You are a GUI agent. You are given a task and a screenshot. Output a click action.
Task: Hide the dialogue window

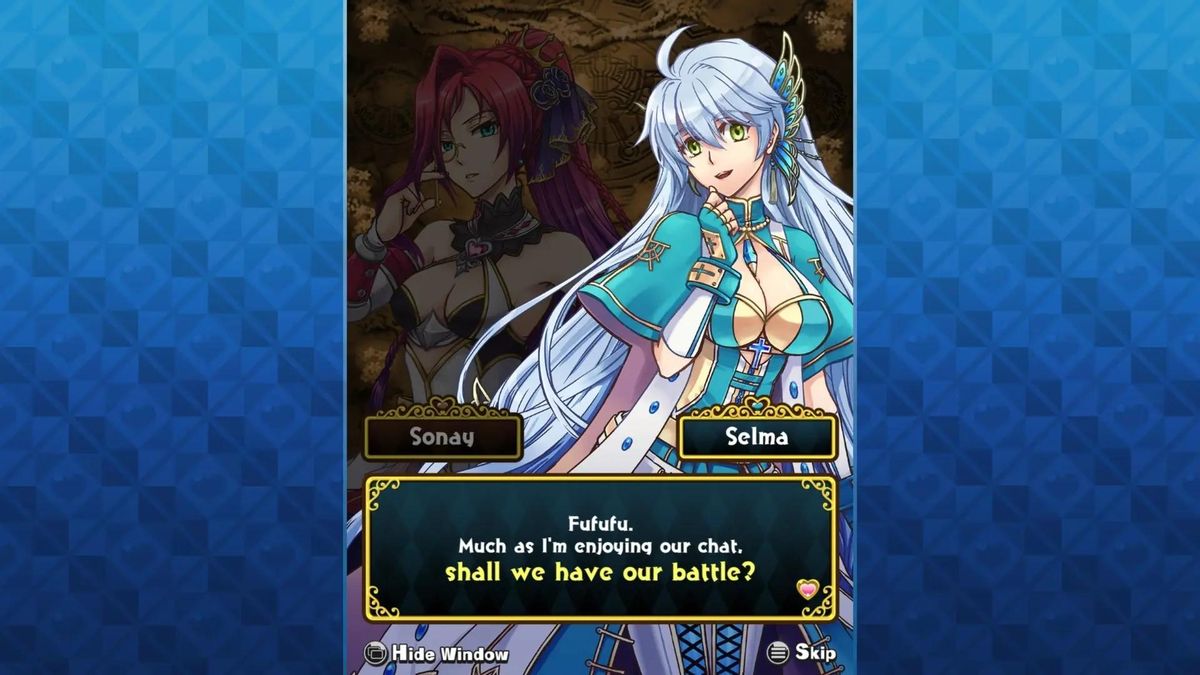point(436,654)
